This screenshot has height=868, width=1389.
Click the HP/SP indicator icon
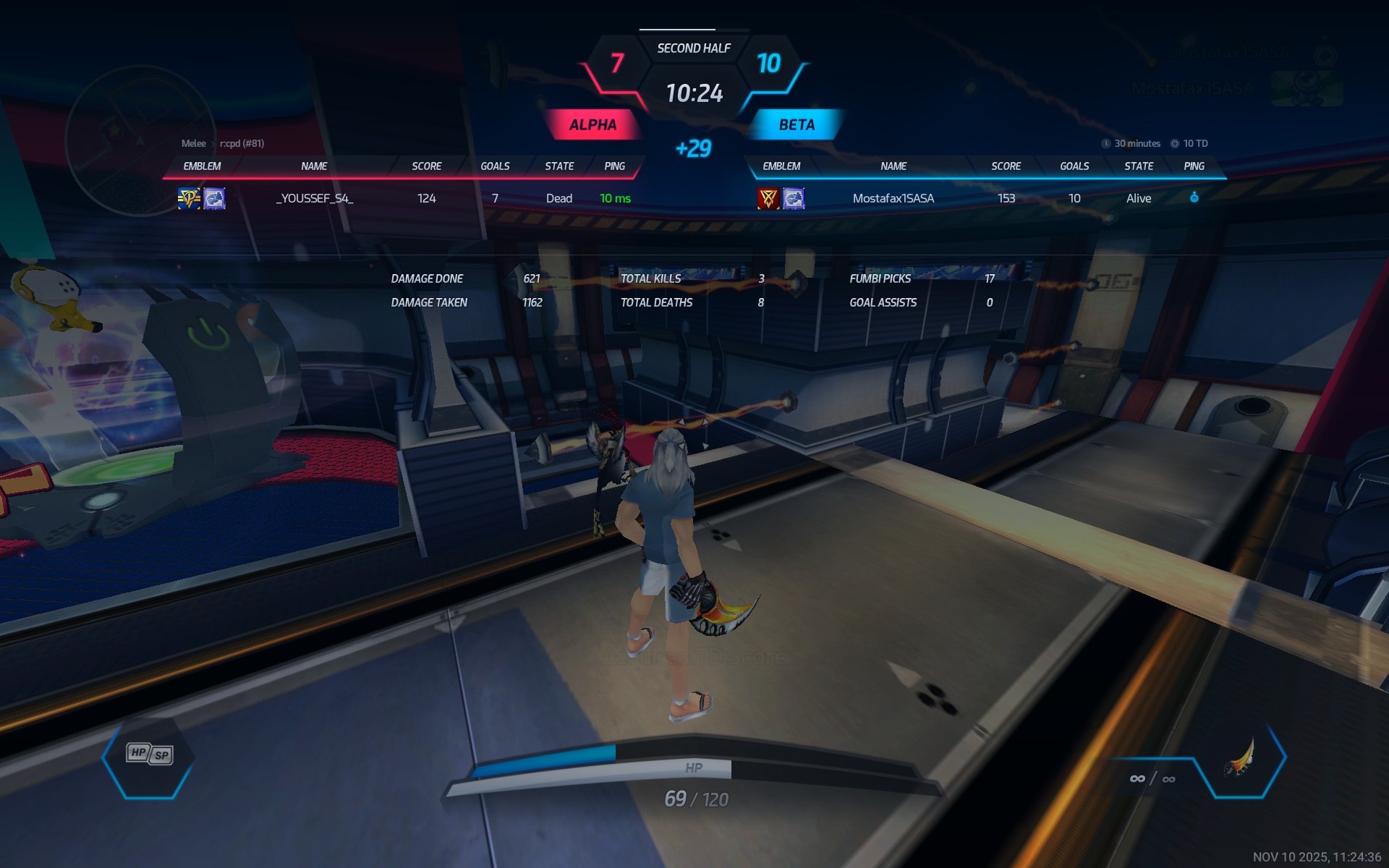click(x=149, y=754)
